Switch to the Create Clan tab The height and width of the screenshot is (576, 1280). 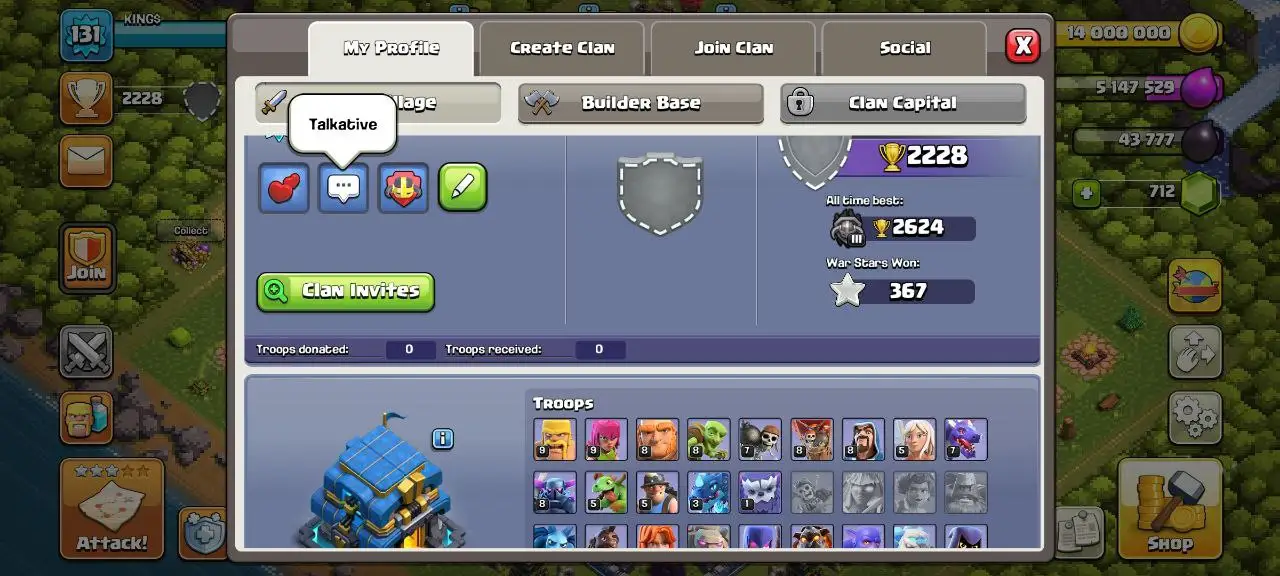click(x=563, y=48)
